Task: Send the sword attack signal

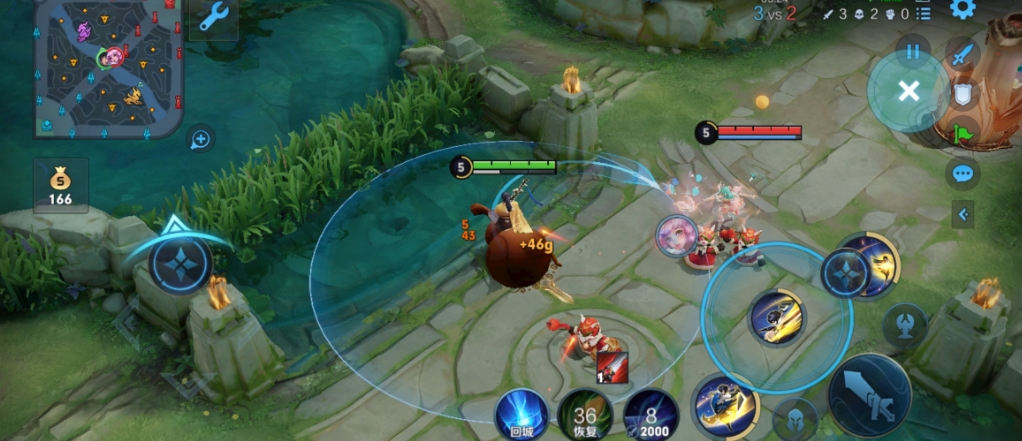Action: [x=962, y=56]
